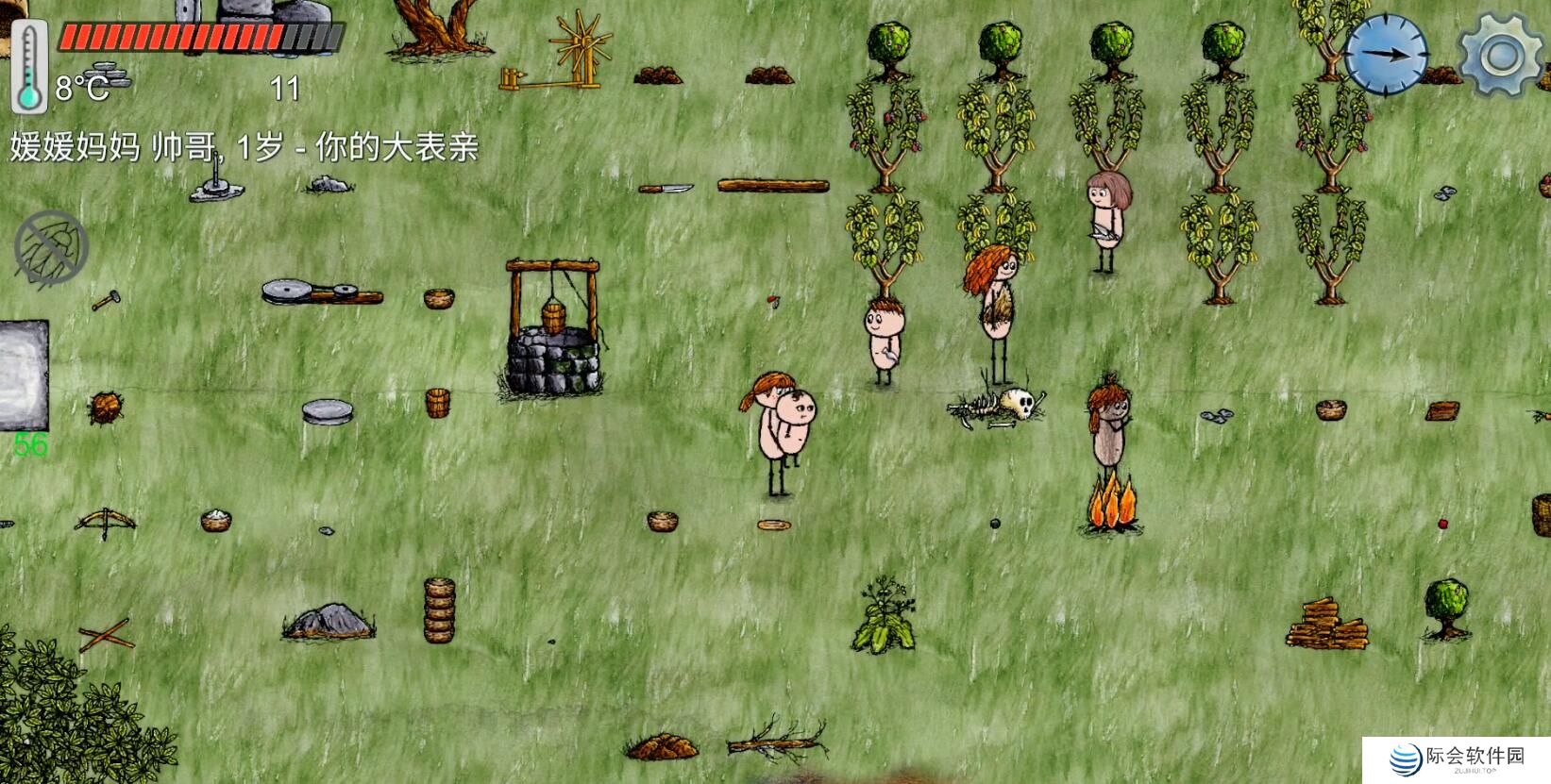The height and width of the screenshot is (784, 1551).
Task: Tap the blue compass icon
Action: pos(1386,54)
